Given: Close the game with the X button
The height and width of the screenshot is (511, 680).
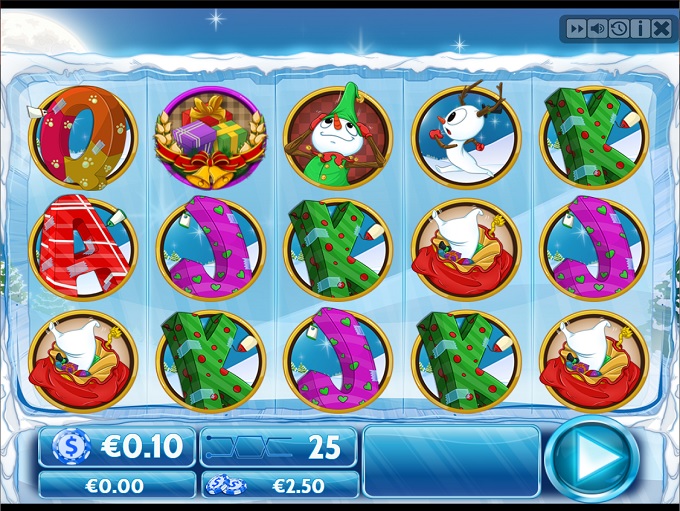Looking at the screenshot, I should click(661, 29).
